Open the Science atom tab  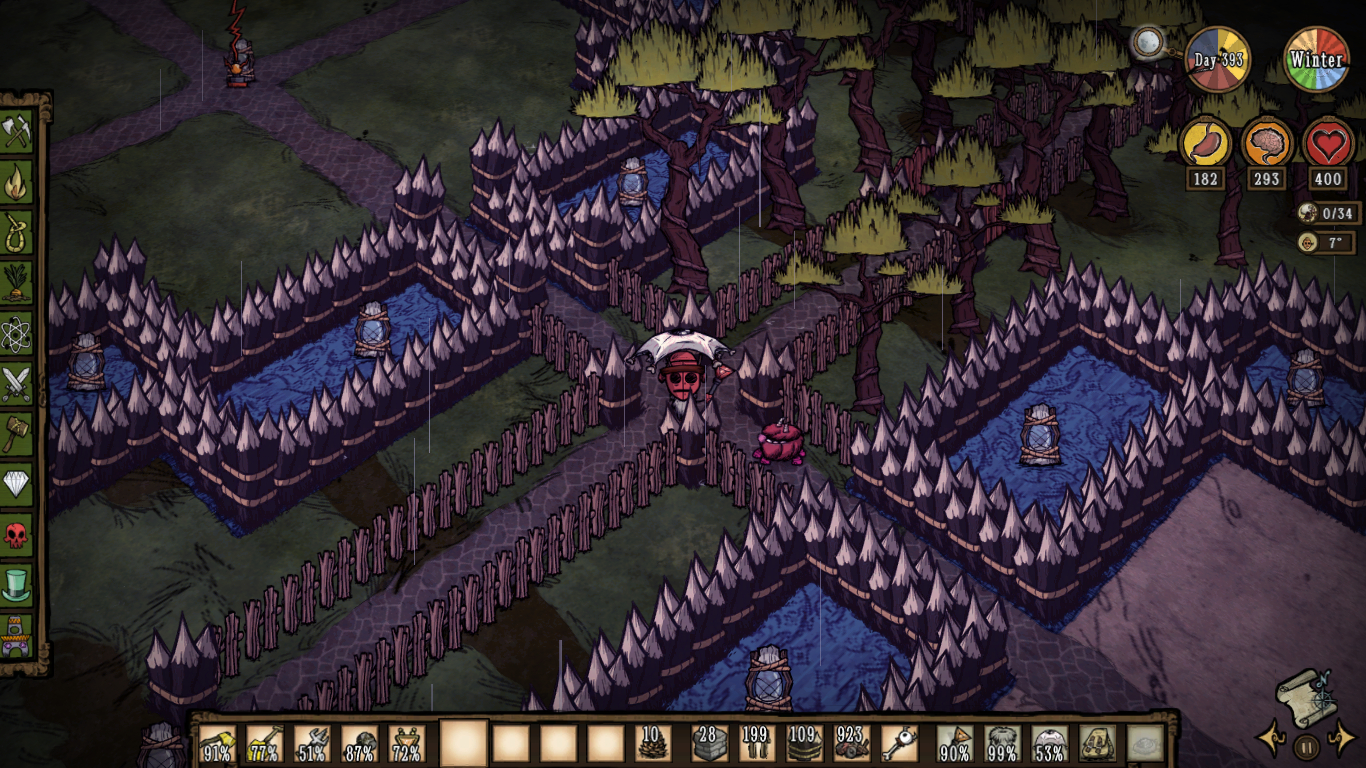coord(17,334)
